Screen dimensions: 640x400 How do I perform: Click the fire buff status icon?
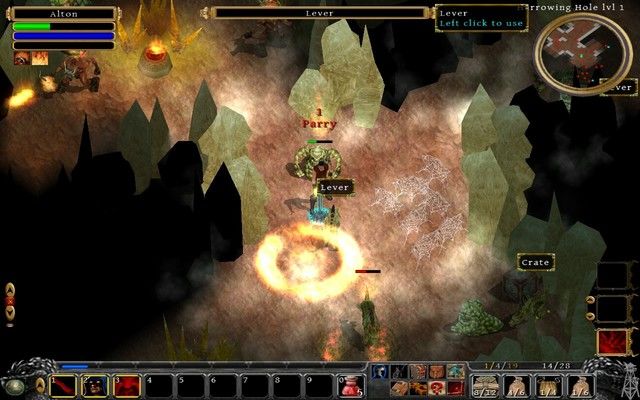coord(40,59)
